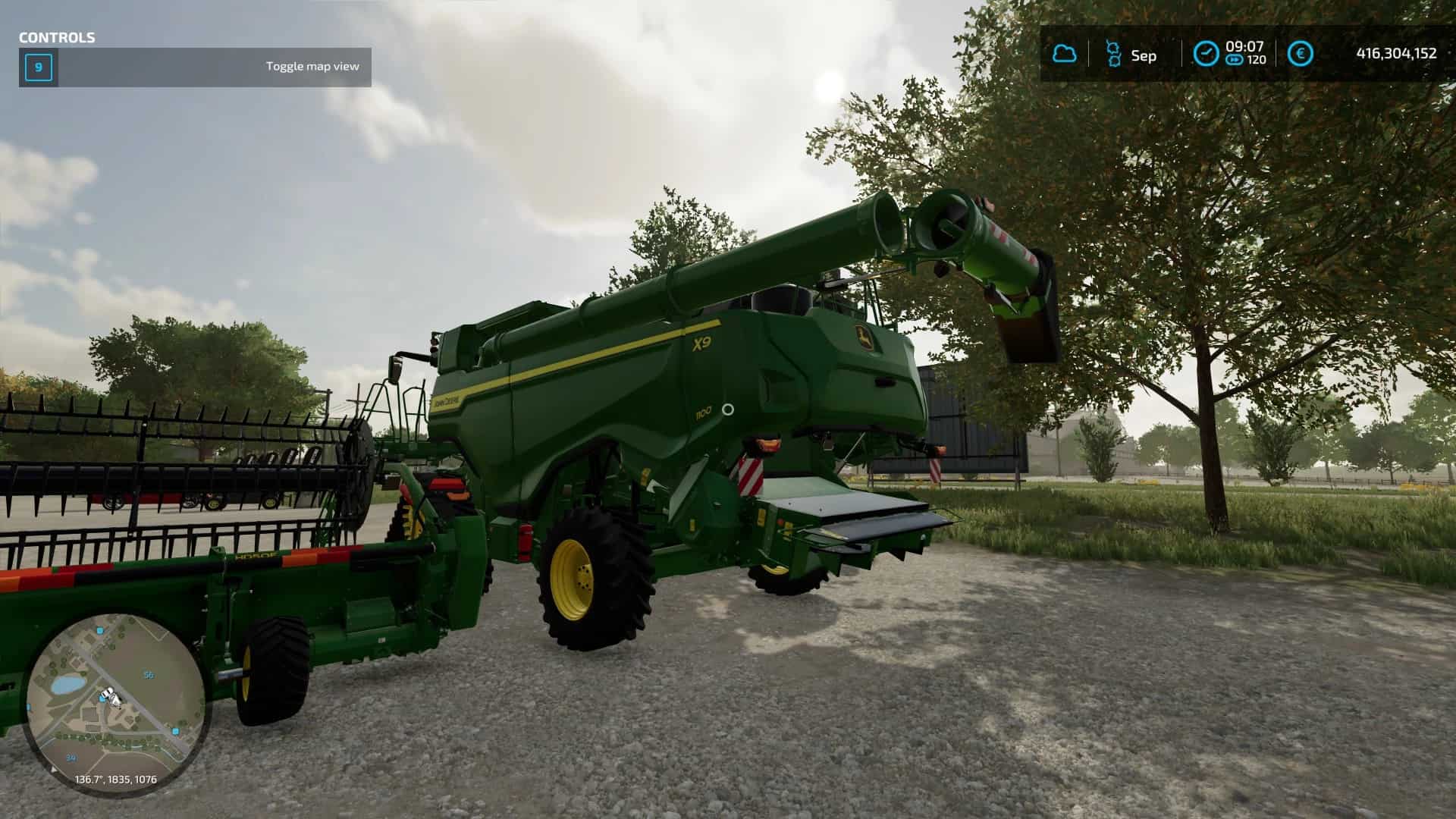Image resolution: width=1456 pixels, height=819 pixels.
Task: Select the euro currency icon
Action: (1301, 54)
